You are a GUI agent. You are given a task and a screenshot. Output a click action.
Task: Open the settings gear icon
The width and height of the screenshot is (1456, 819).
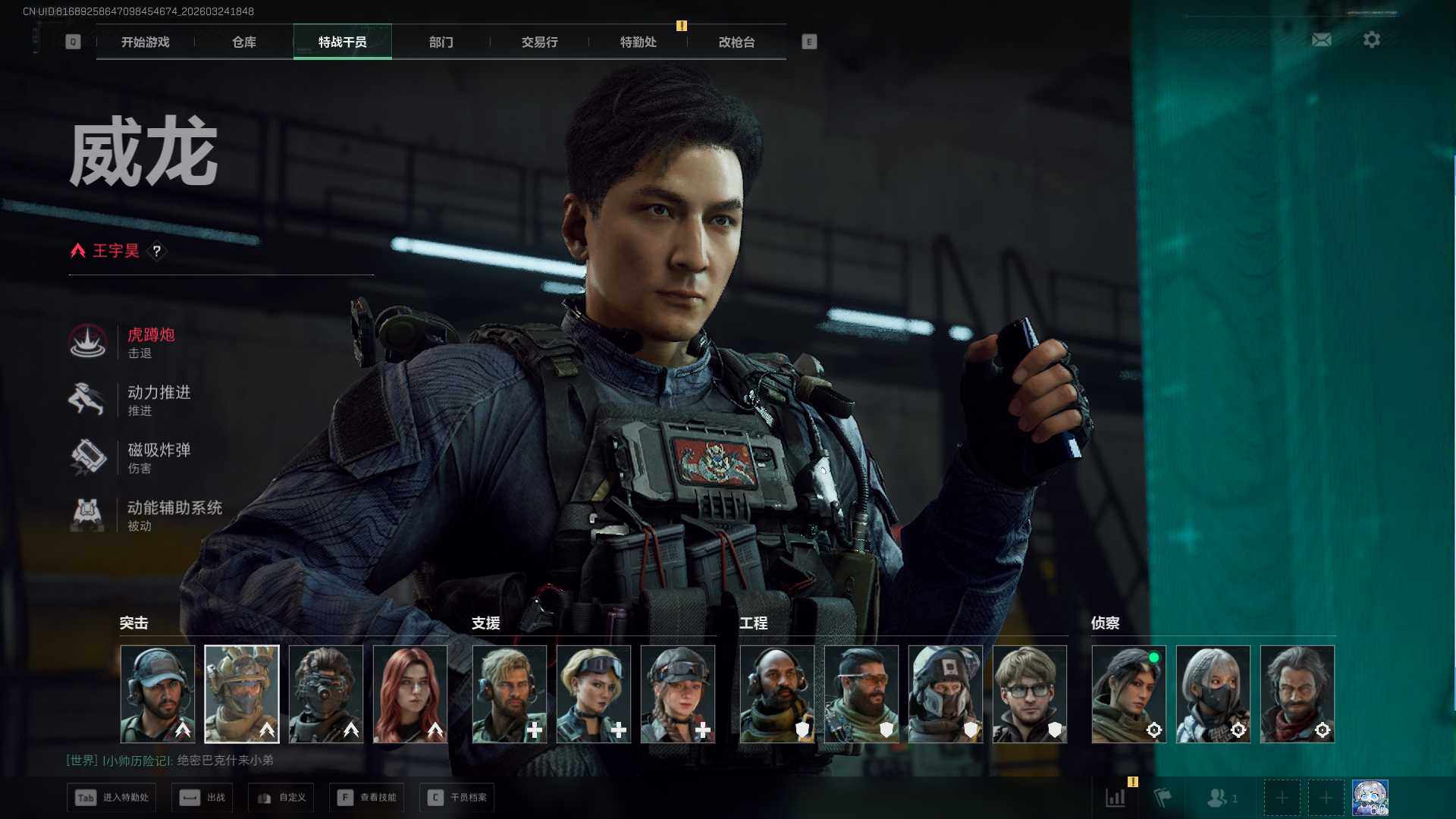point(1371,39)
